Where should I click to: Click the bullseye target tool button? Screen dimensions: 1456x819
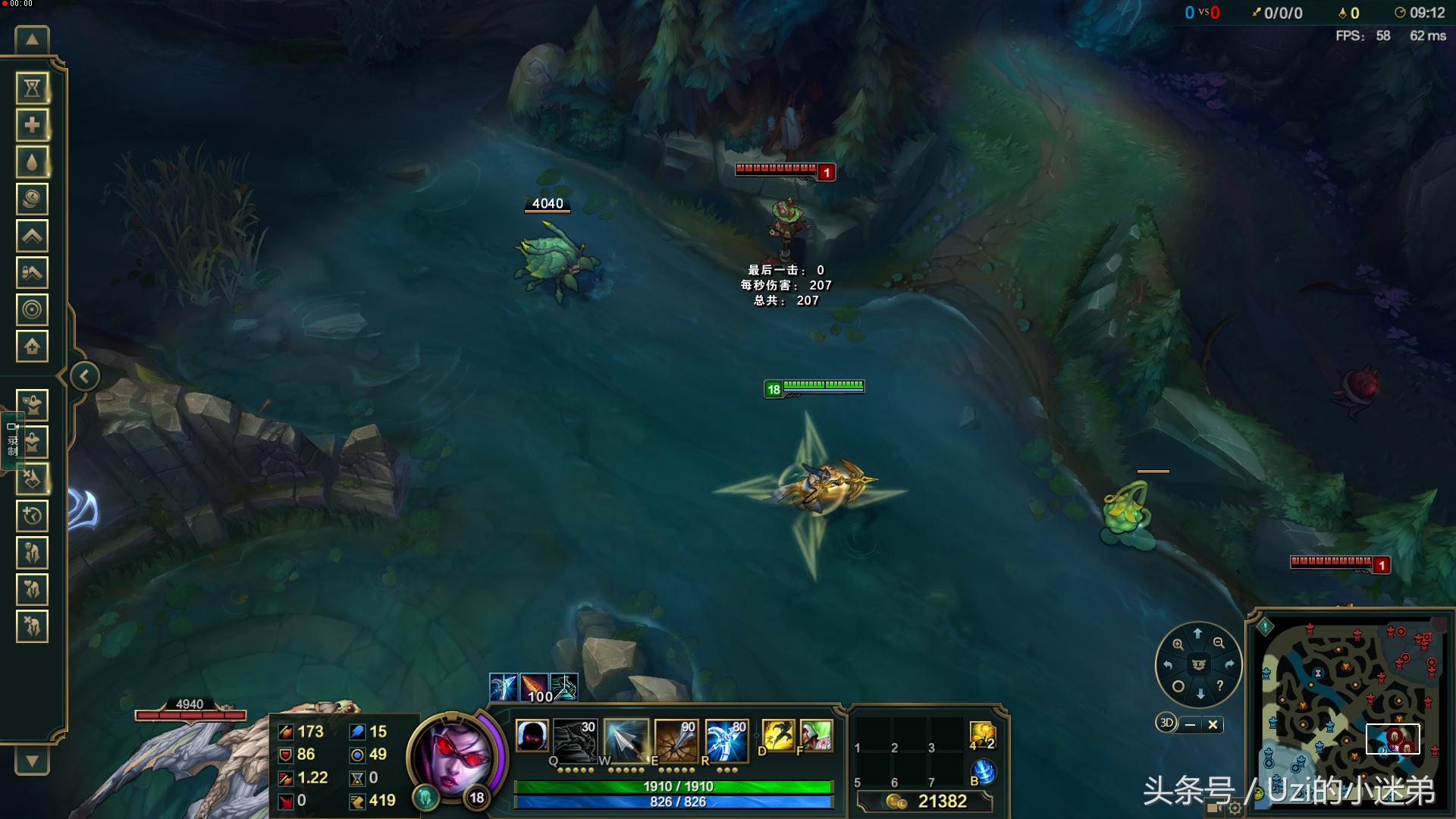tap(32, 309)
